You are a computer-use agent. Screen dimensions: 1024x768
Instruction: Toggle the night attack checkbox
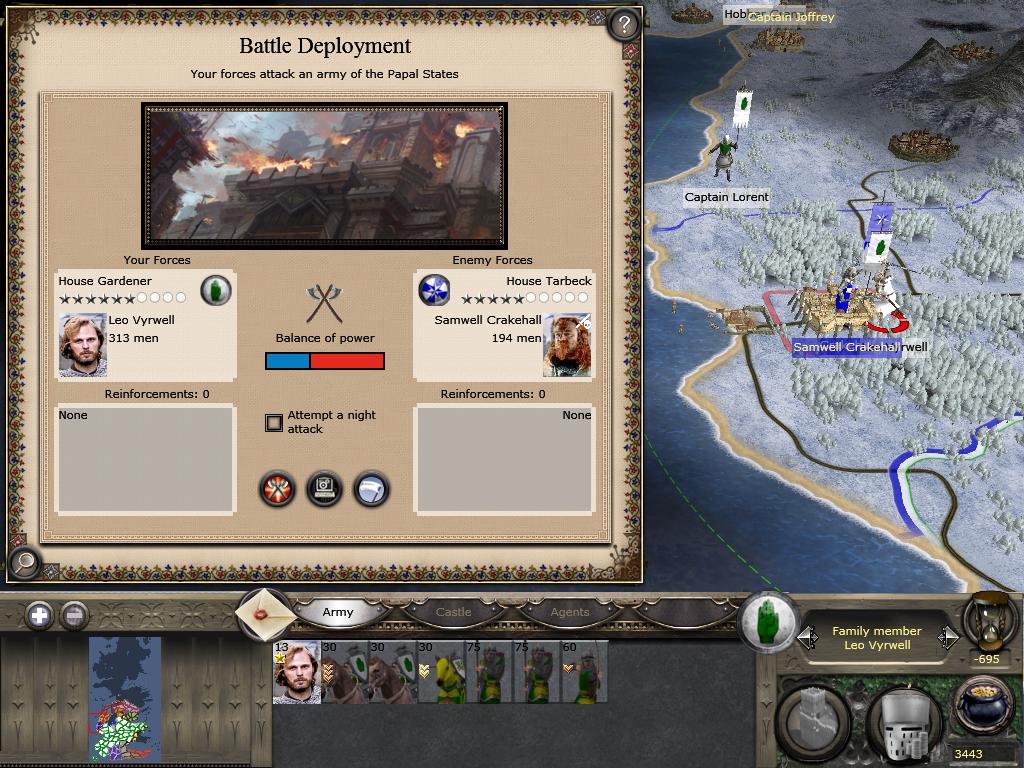coord(274,423)
